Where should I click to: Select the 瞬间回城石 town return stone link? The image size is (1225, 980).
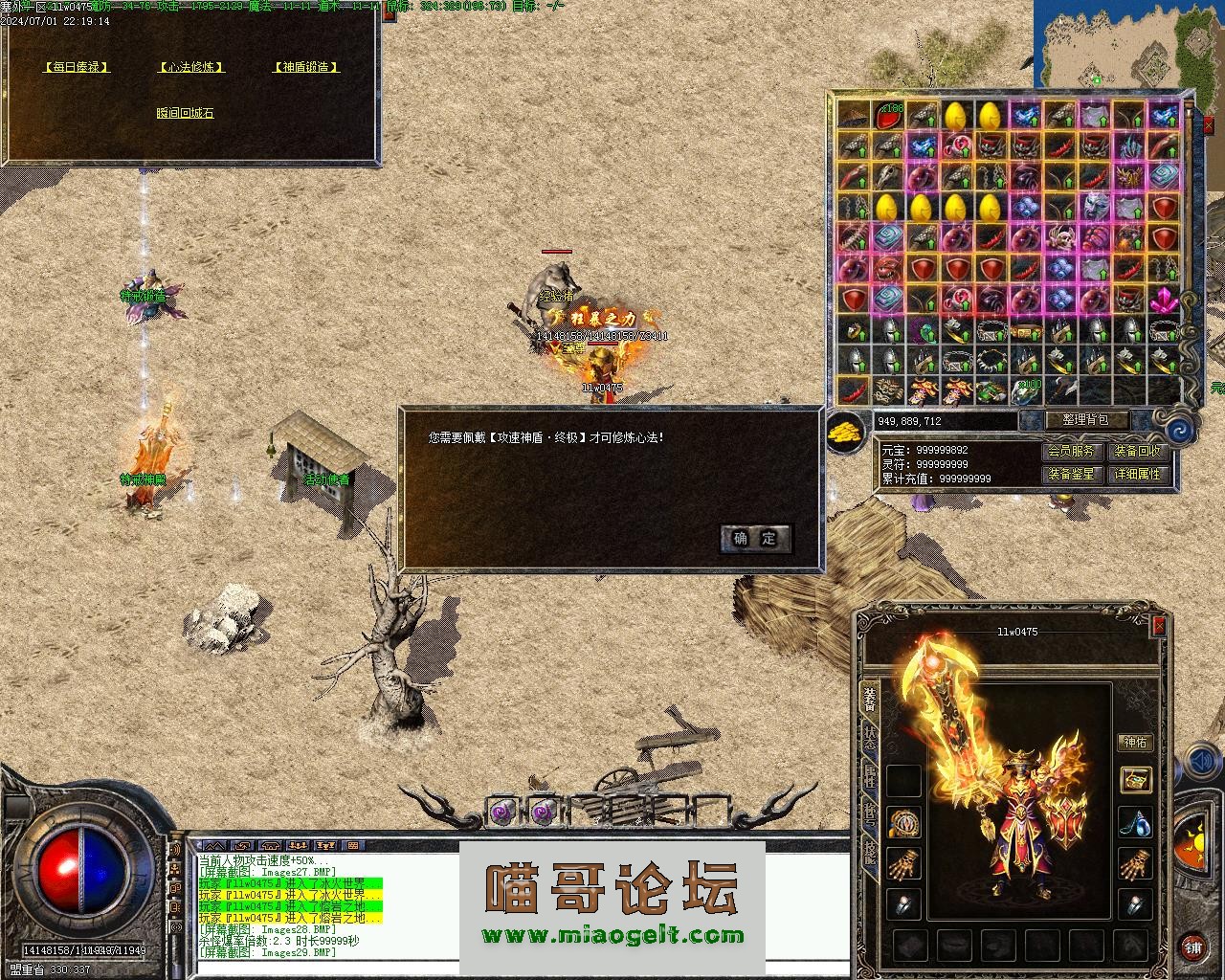pos(185,113)
